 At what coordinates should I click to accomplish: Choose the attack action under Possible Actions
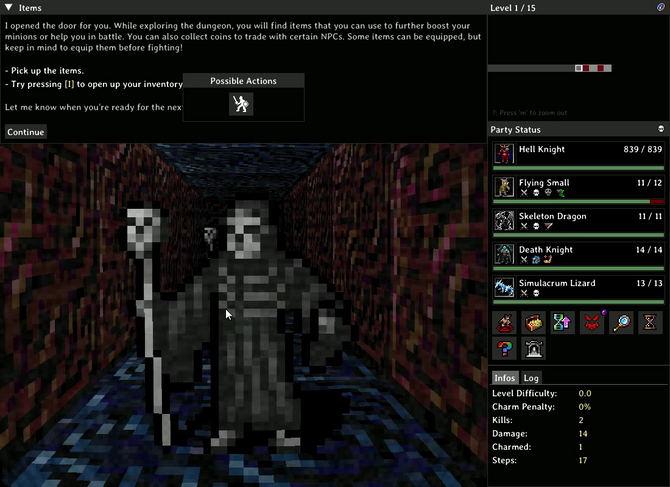coord(241,103)
